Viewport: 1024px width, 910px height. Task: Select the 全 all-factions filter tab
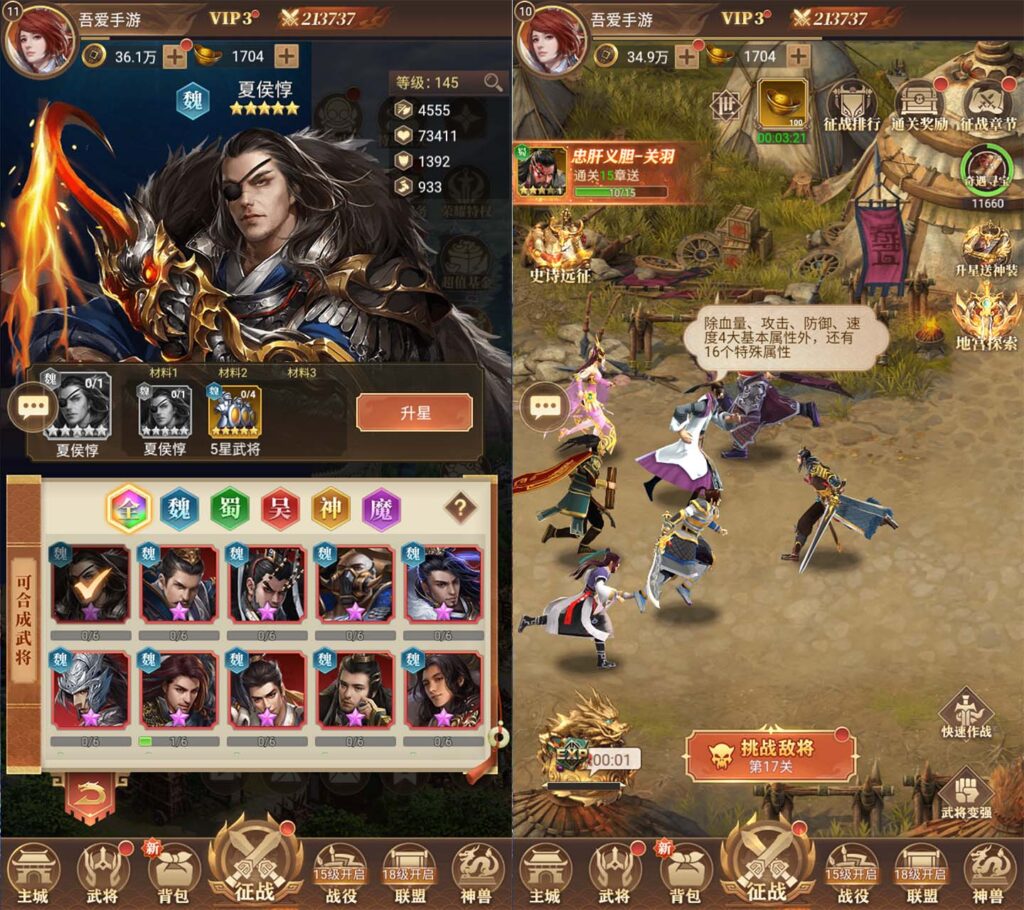click(x=128, y=508)
